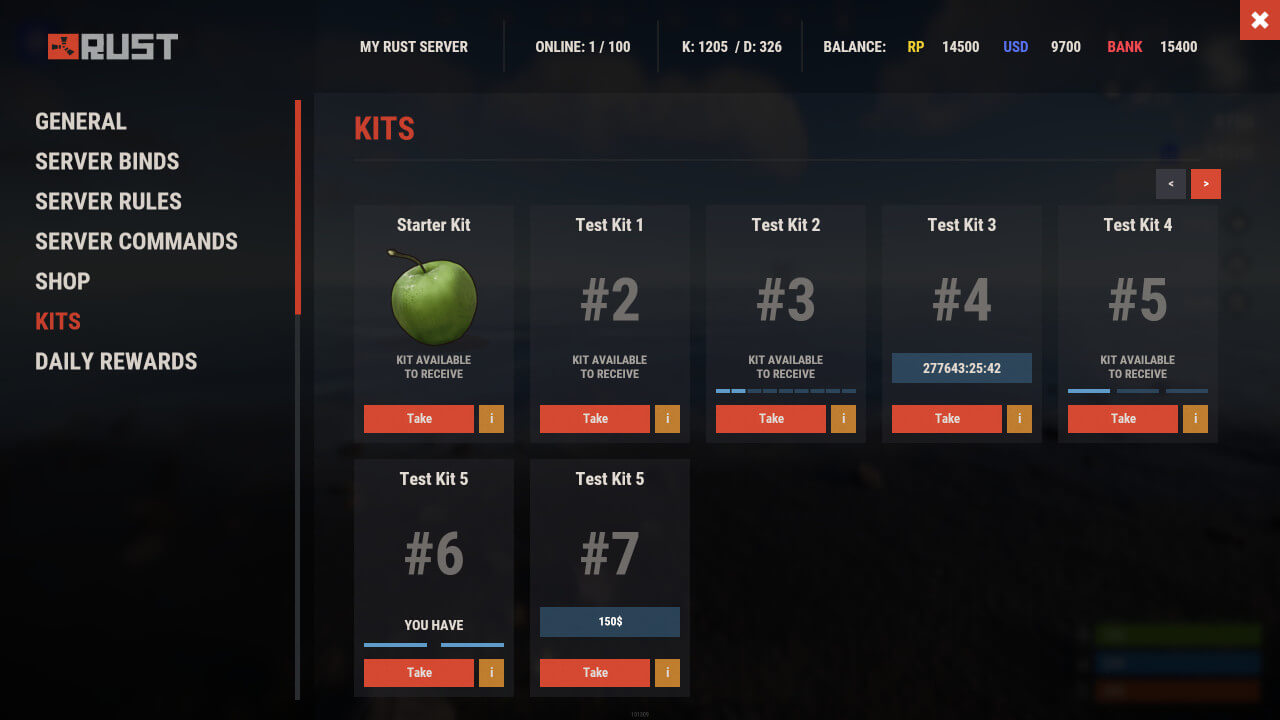Open the General menu section
Viewport: 1280px width, 720px height.
(81, 122)
